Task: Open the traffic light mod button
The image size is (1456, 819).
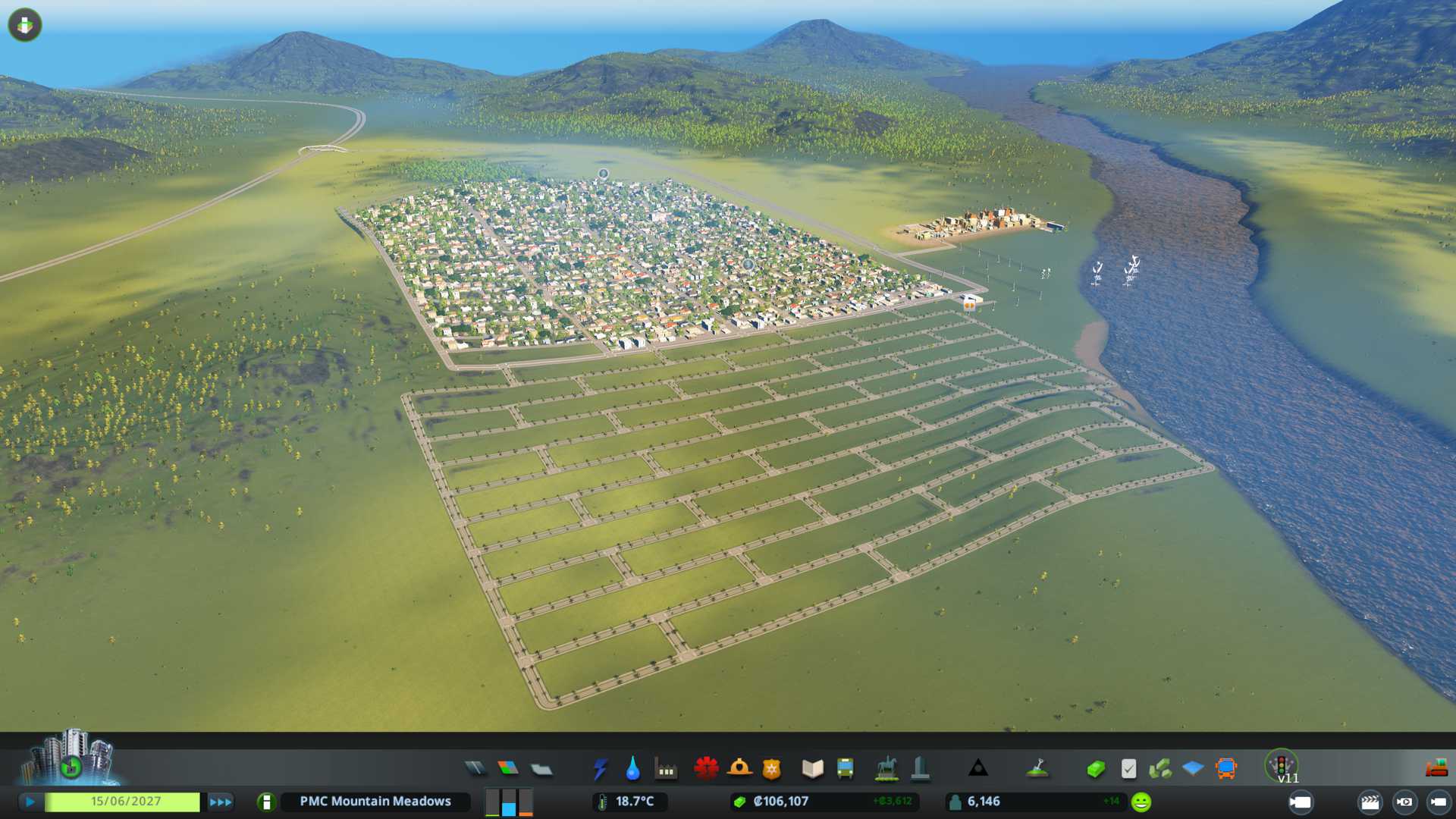Action: click(1282, 766)
